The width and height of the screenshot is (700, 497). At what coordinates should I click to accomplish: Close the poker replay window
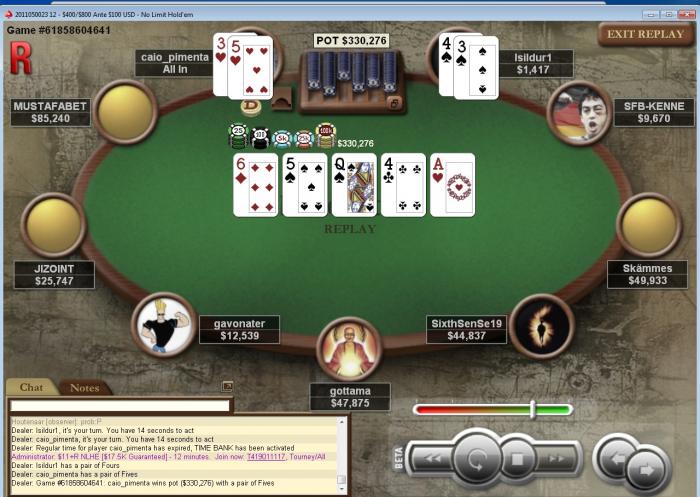coord(685,15)
